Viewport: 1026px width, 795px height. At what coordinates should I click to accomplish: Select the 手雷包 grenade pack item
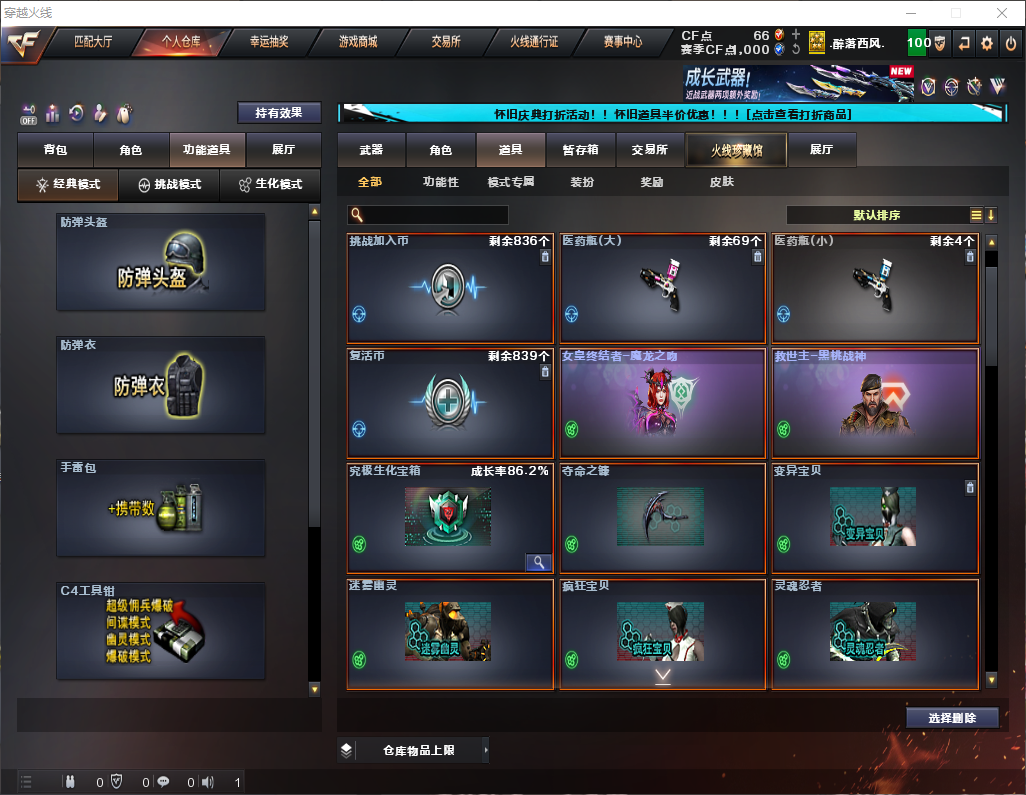160,508
